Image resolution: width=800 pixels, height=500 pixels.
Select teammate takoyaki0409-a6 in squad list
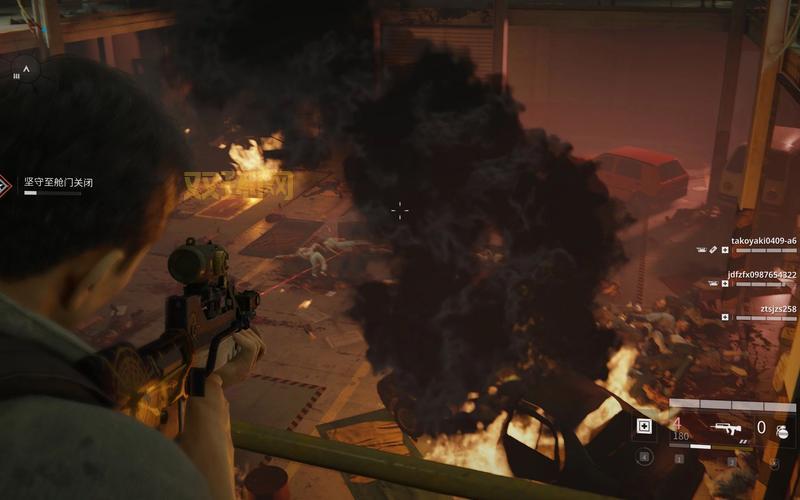[x=763, y=241]
